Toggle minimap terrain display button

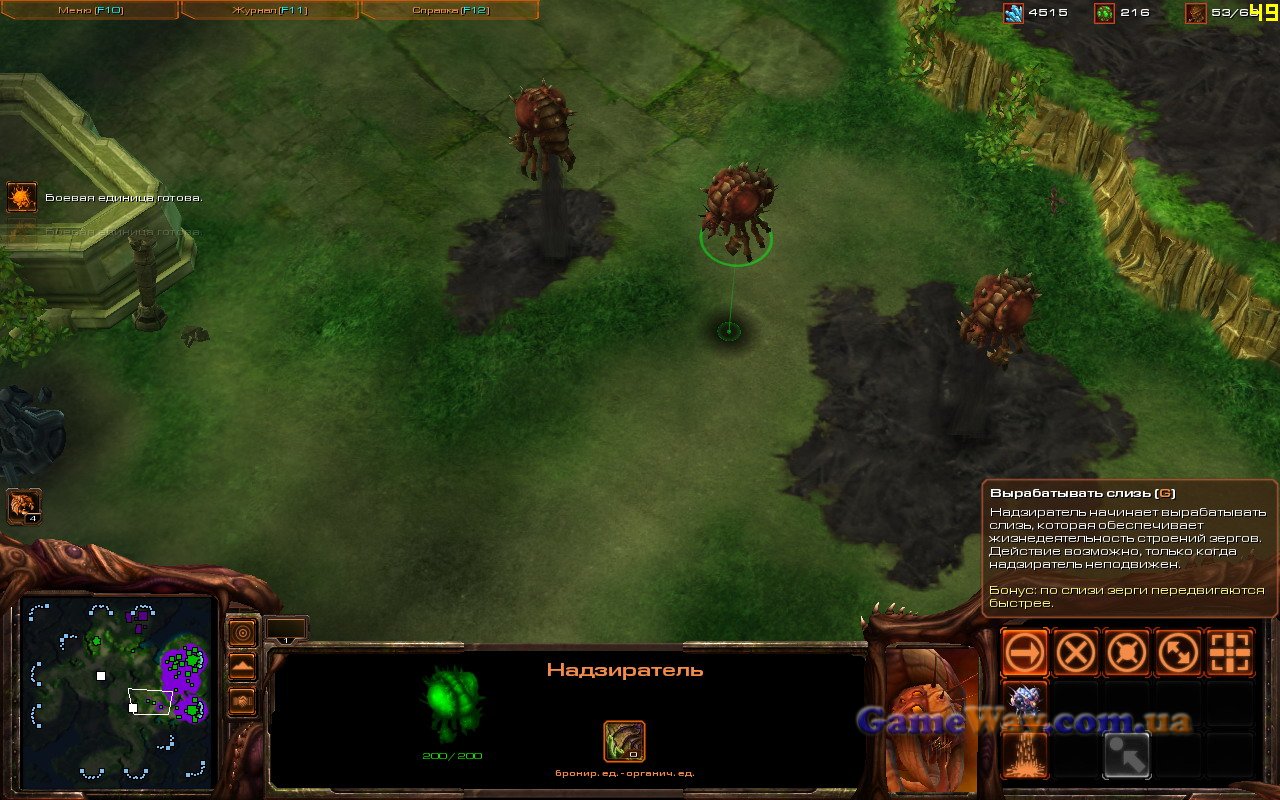click(242, 667)
